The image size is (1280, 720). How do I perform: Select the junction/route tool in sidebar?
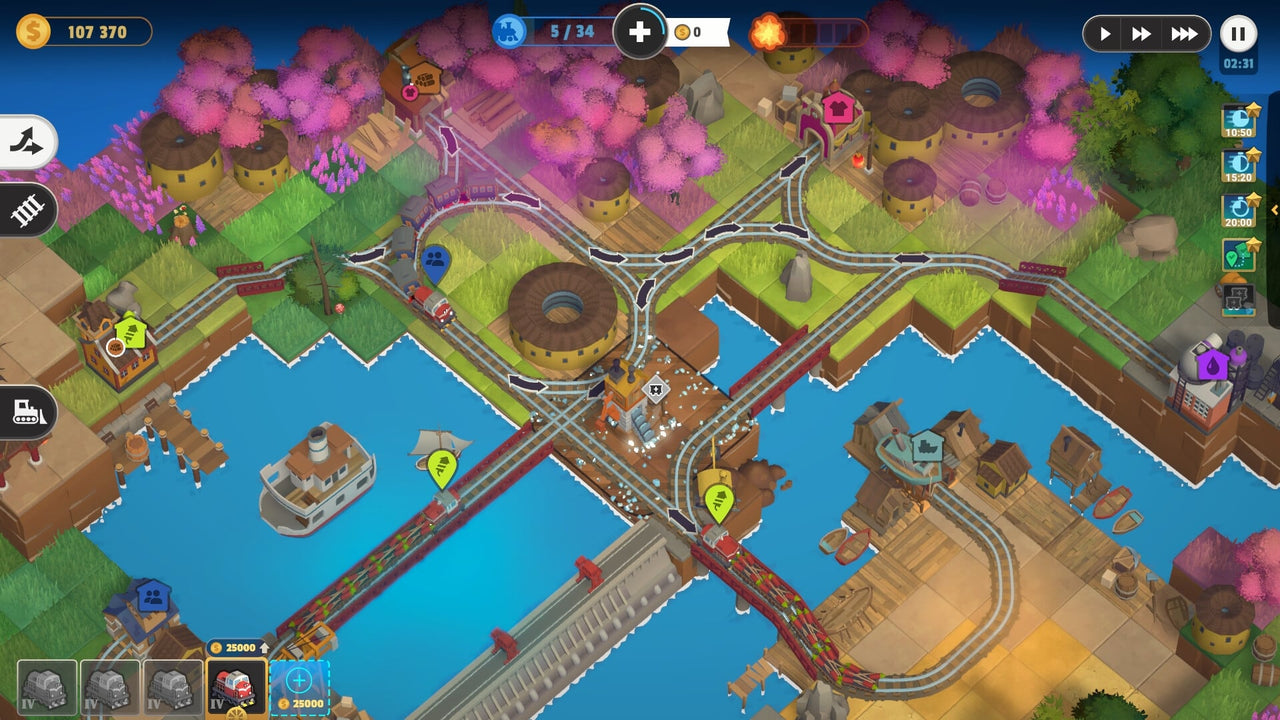point(25,142)
